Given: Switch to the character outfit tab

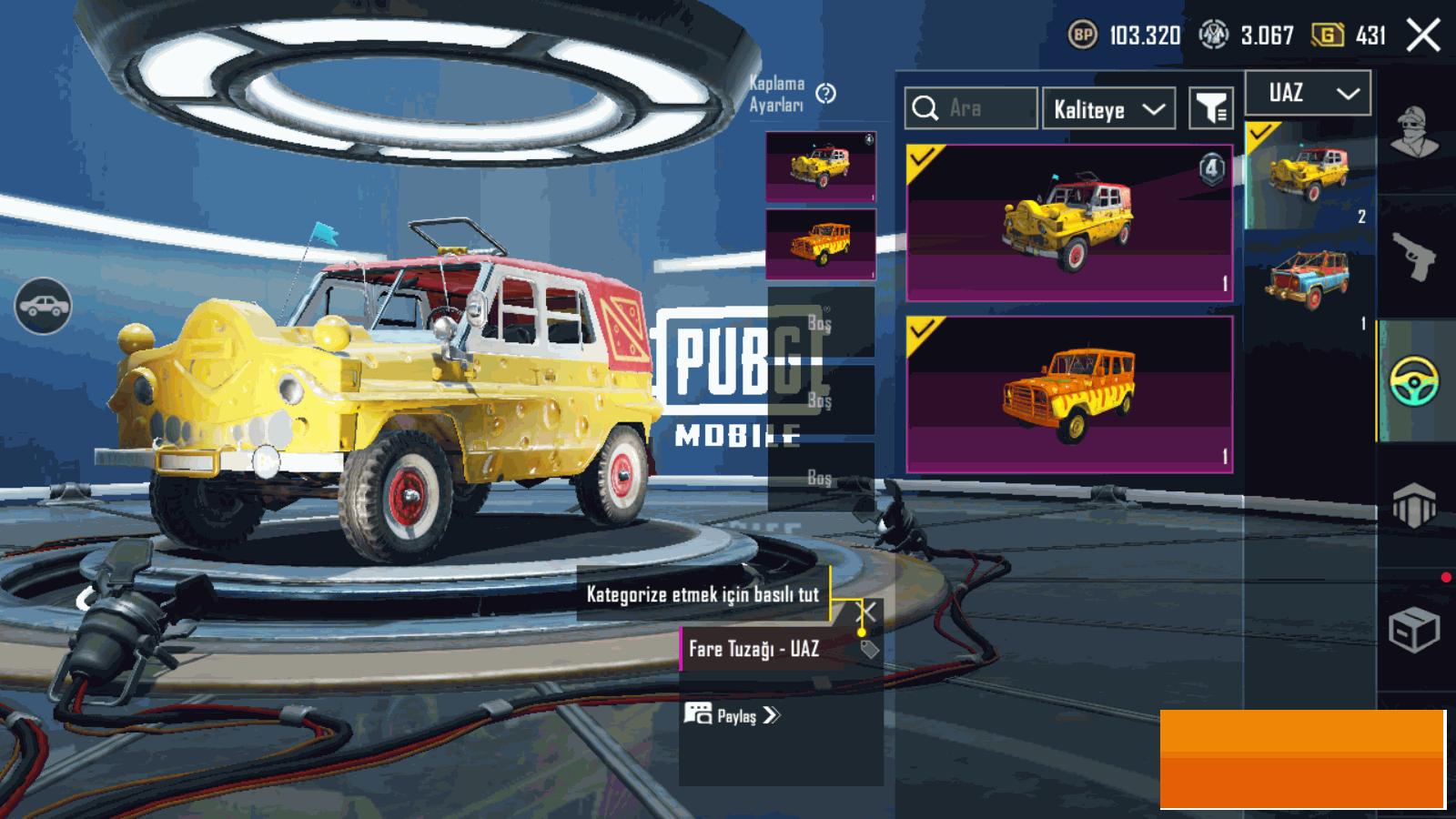Looking at the screenshot, I should coord(1414,132).
